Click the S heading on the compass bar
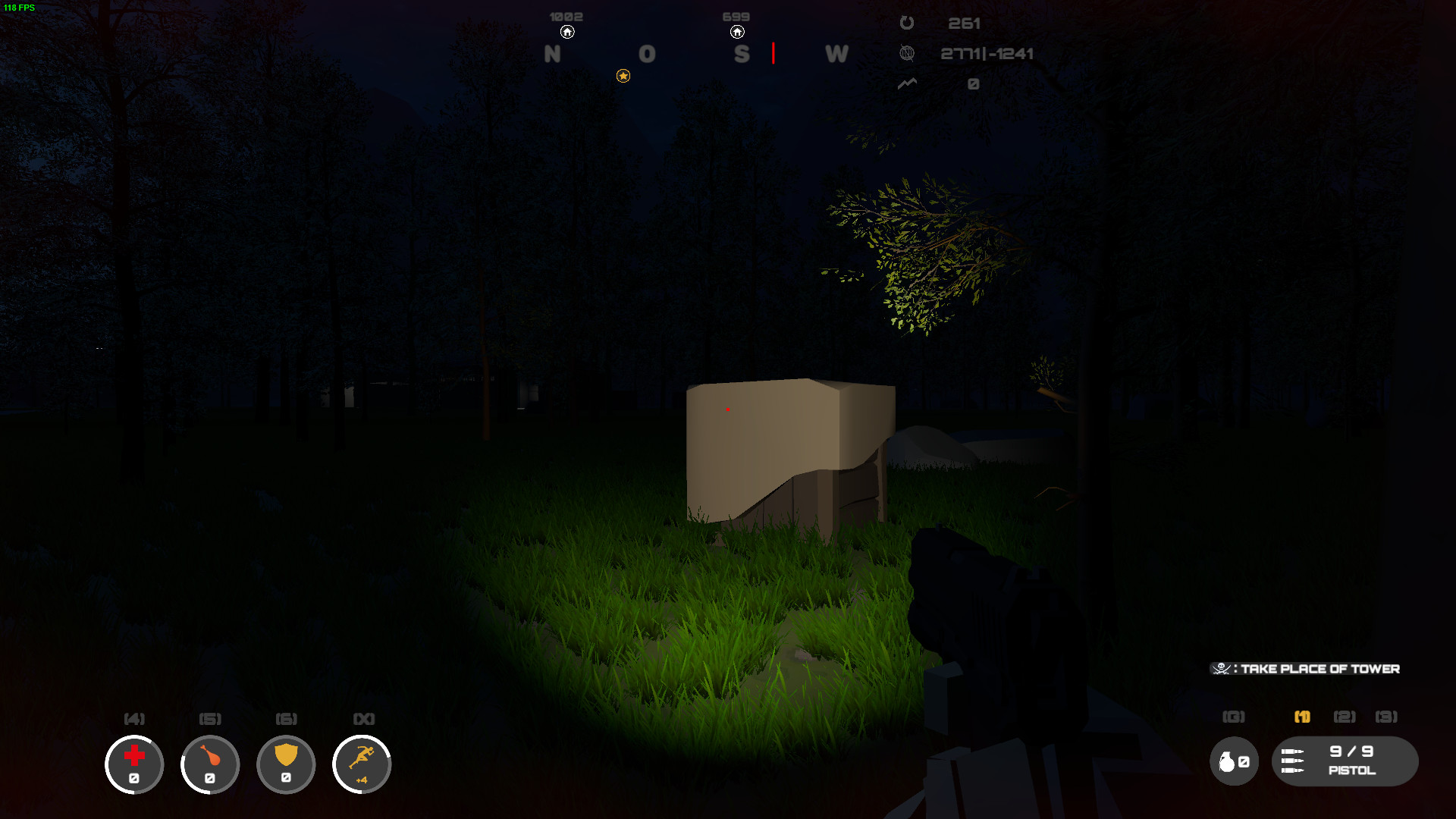The height and width of the screenshot is (819, 1456). (741, 54)
